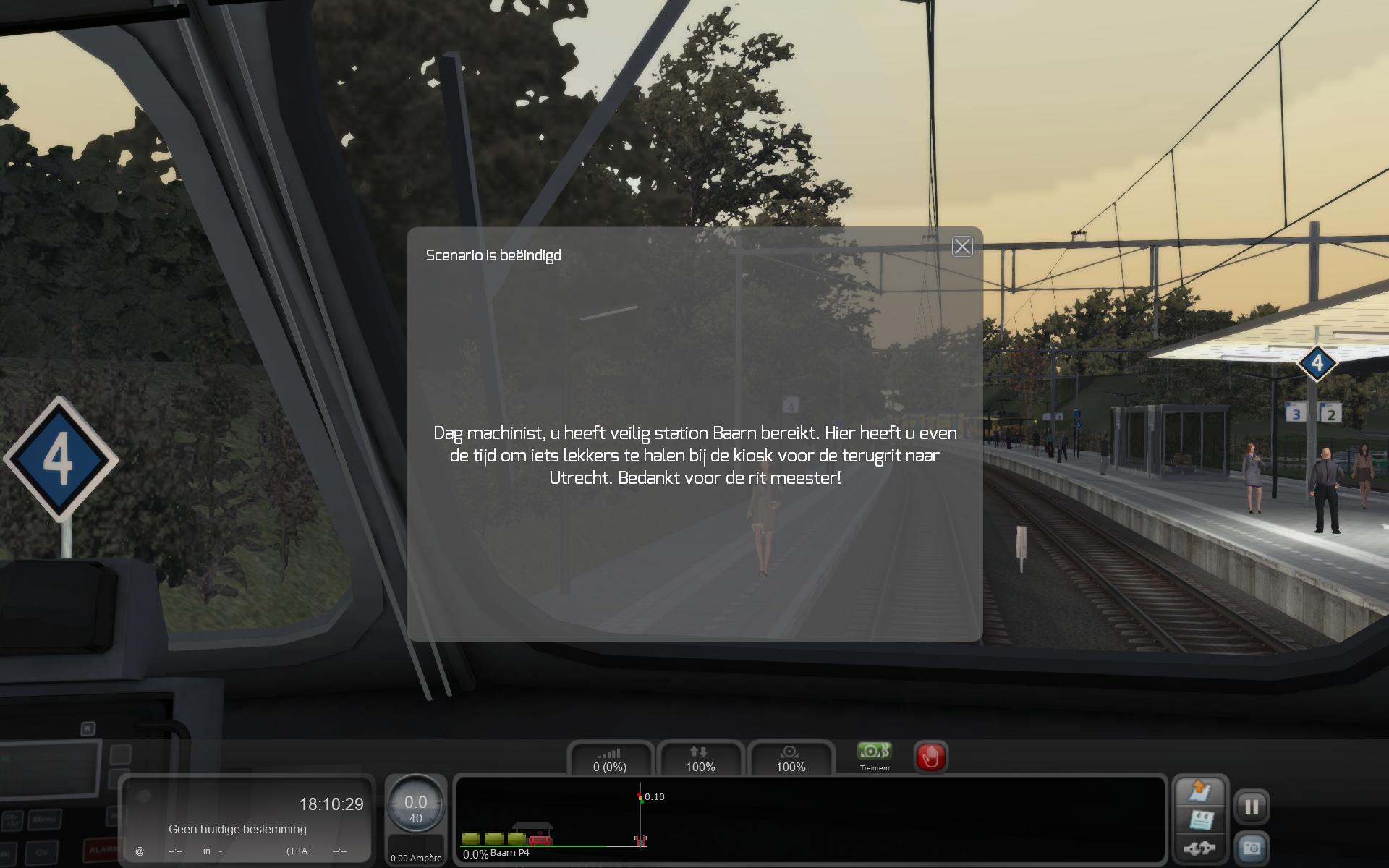Image resolution: width=1389 pixels, height=868 pixels.
Task: Open the throttle control panel
Action: [610, 759]
